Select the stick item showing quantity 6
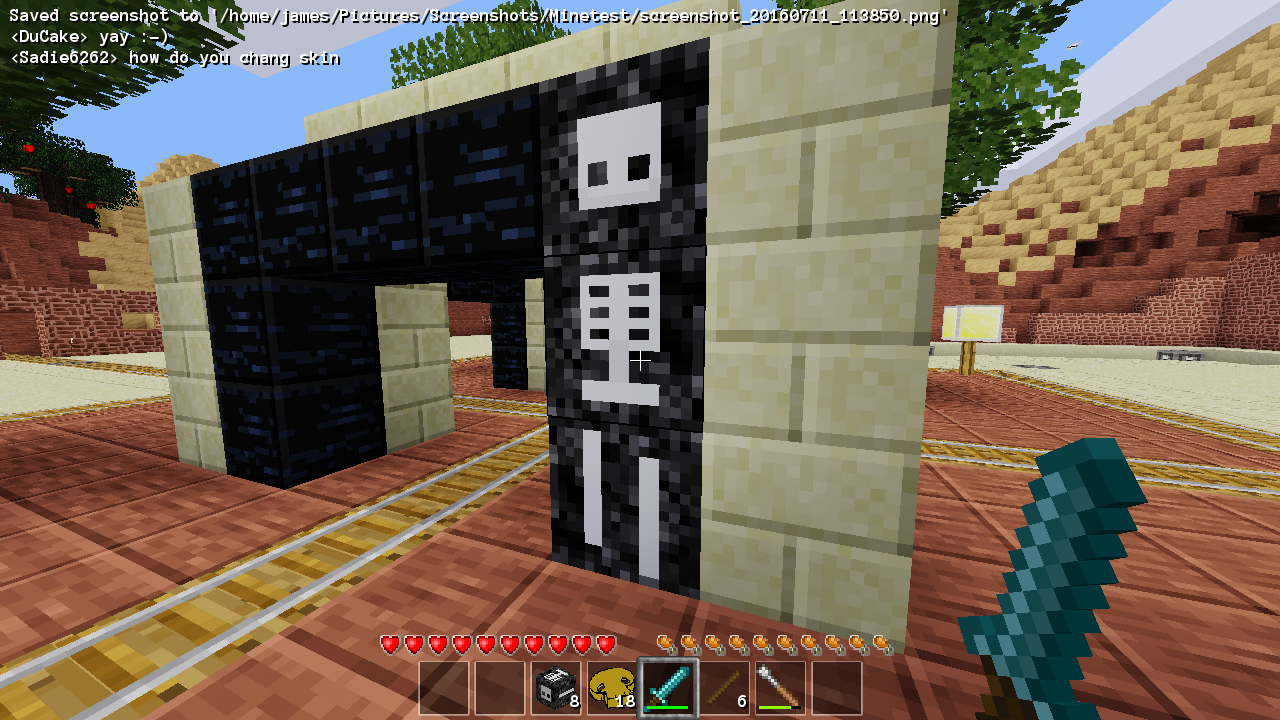Image resolution: width=1280 pixels, height=720 pixels. 726,687
